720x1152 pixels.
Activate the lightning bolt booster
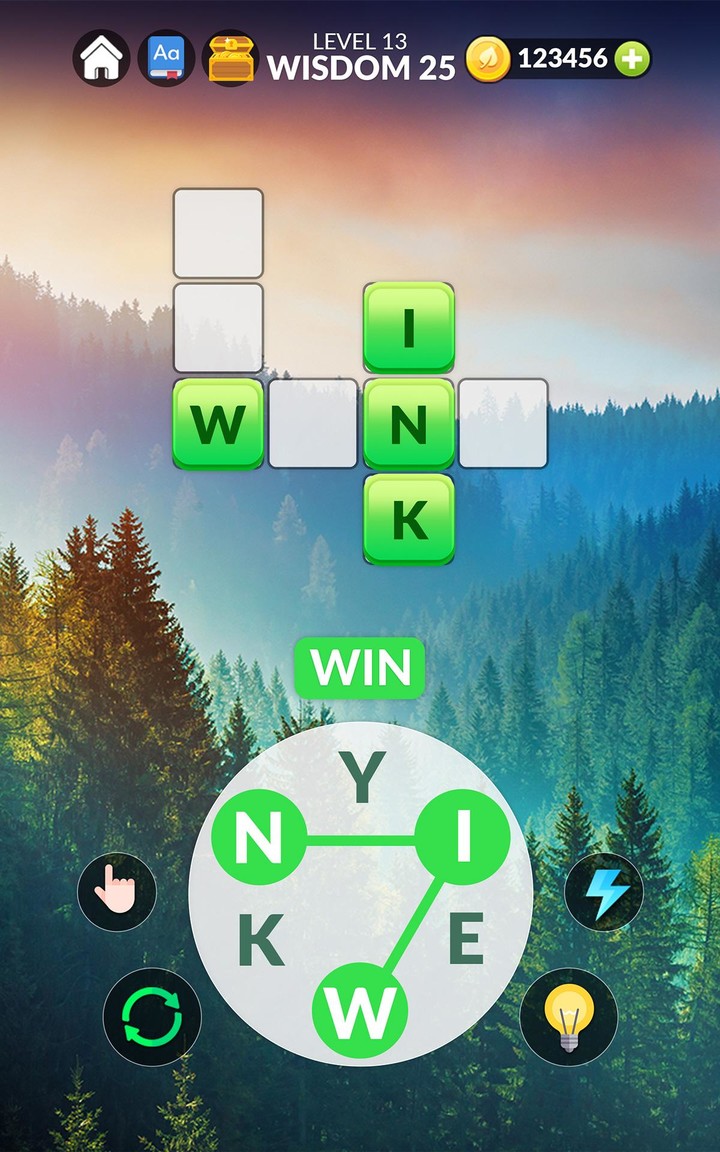point(604,892)
